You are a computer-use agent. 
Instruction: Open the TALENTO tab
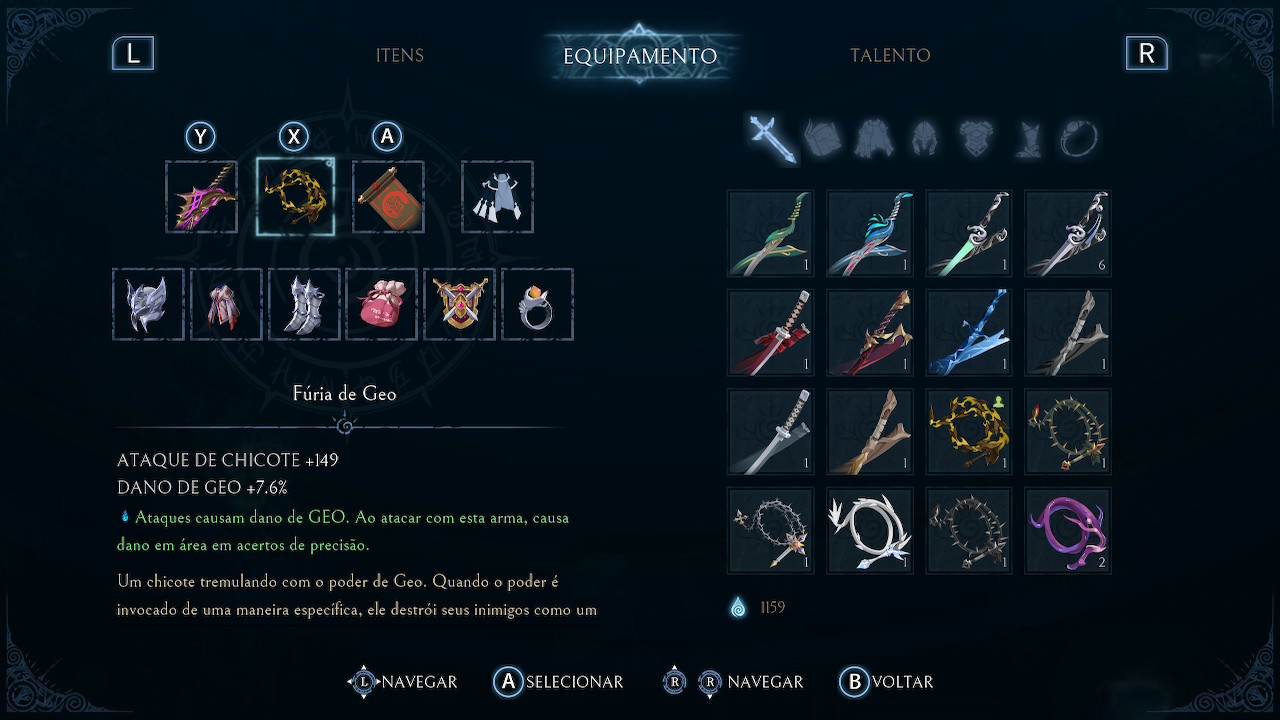pos(890,56)
